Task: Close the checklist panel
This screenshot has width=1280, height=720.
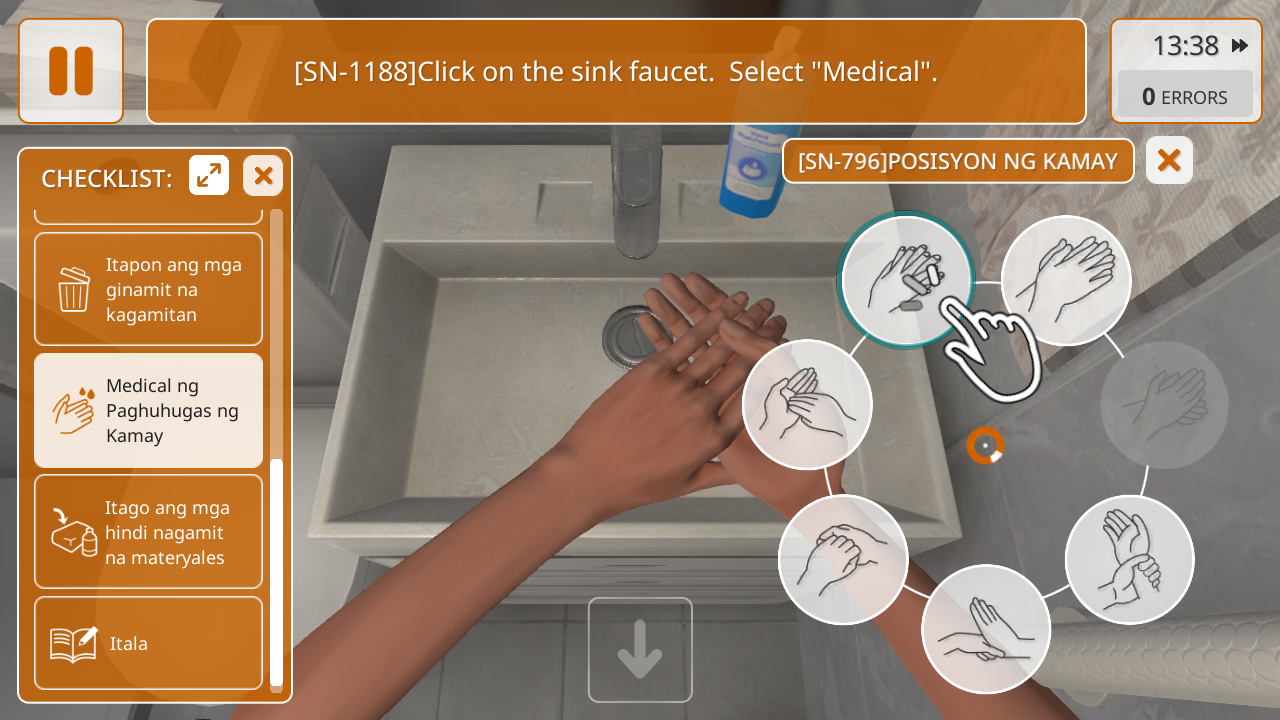Action: [263, 176]
